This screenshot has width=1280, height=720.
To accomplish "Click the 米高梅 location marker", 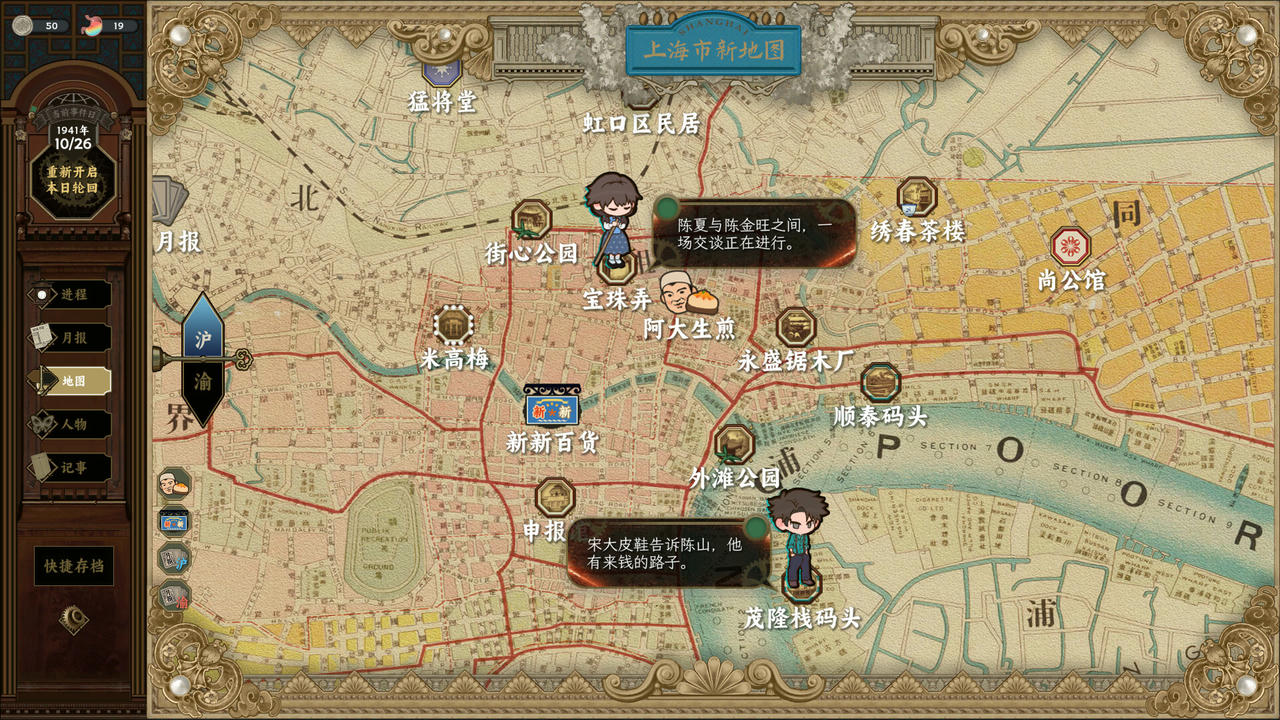I will (x=452, y=325).
